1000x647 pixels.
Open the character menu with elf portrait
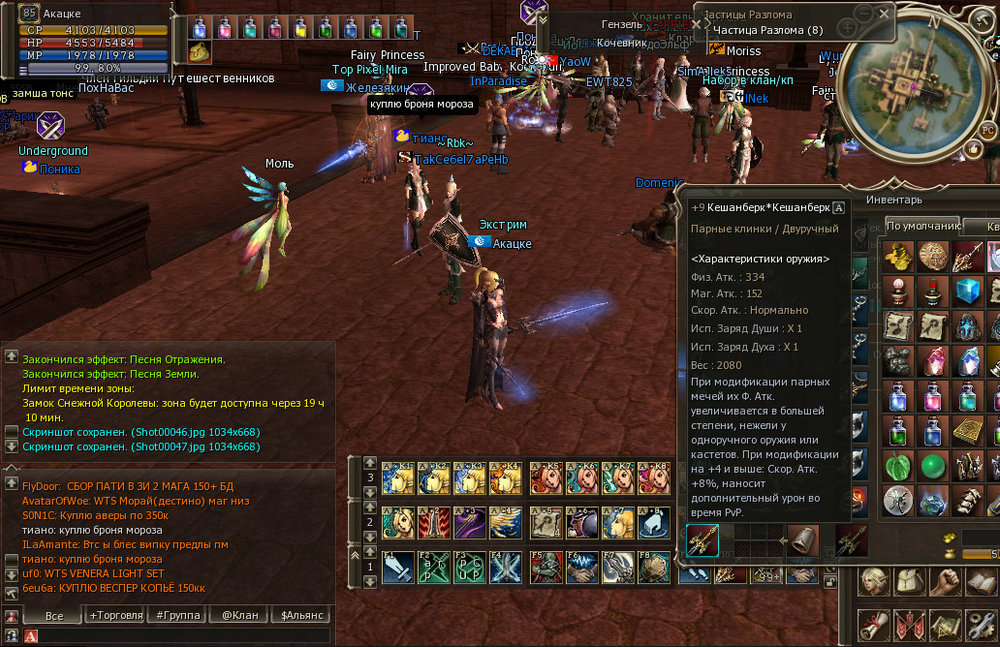pyautogui.click(x=873, y=582)
